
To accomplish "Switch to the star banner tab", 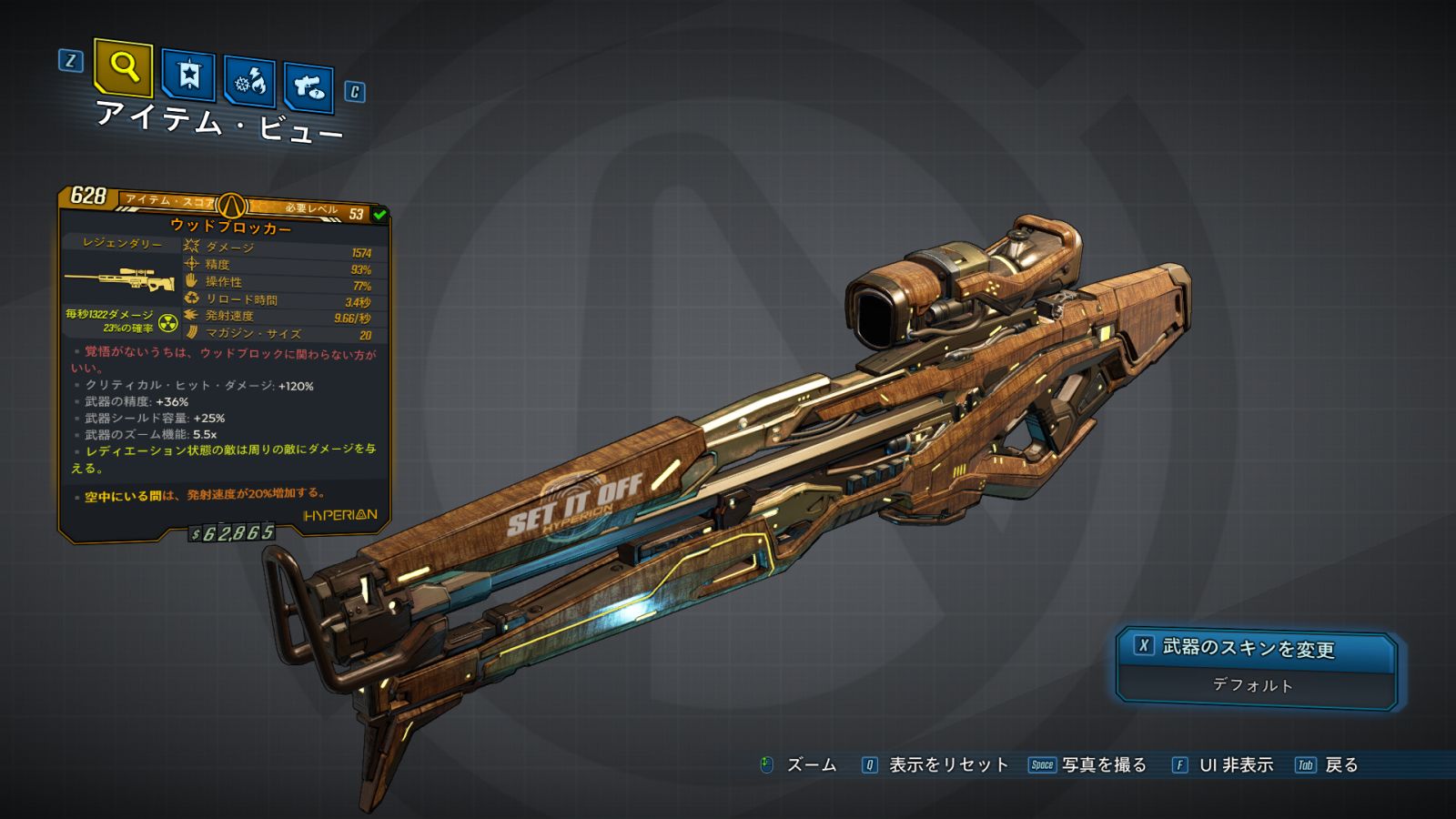I will click(x=188, y=75).
